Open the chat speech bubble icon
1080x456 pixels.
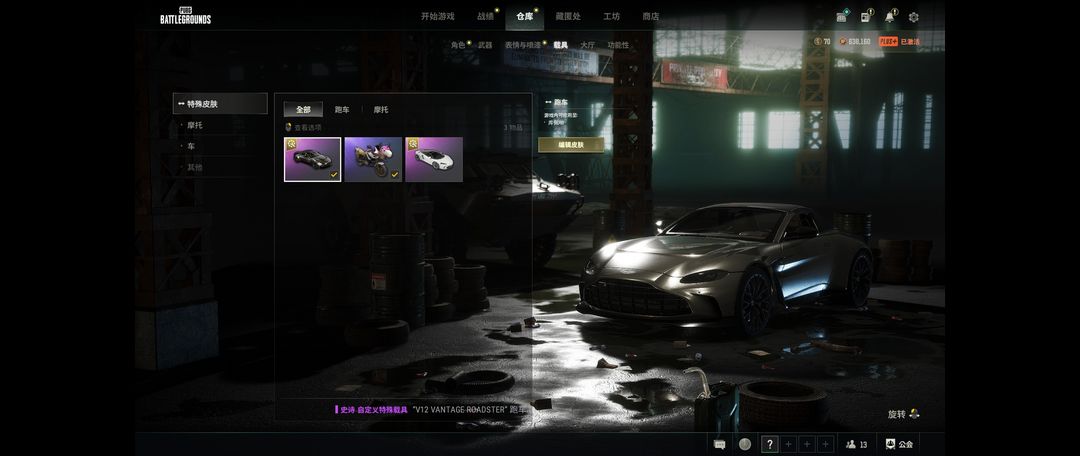click(720, 444)
